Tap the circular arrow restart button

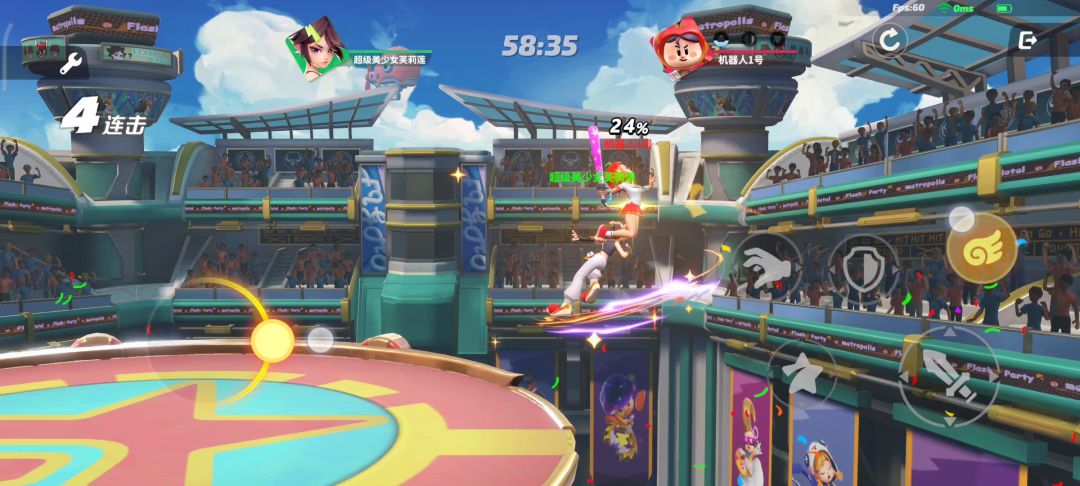click(x=888, y=40)
